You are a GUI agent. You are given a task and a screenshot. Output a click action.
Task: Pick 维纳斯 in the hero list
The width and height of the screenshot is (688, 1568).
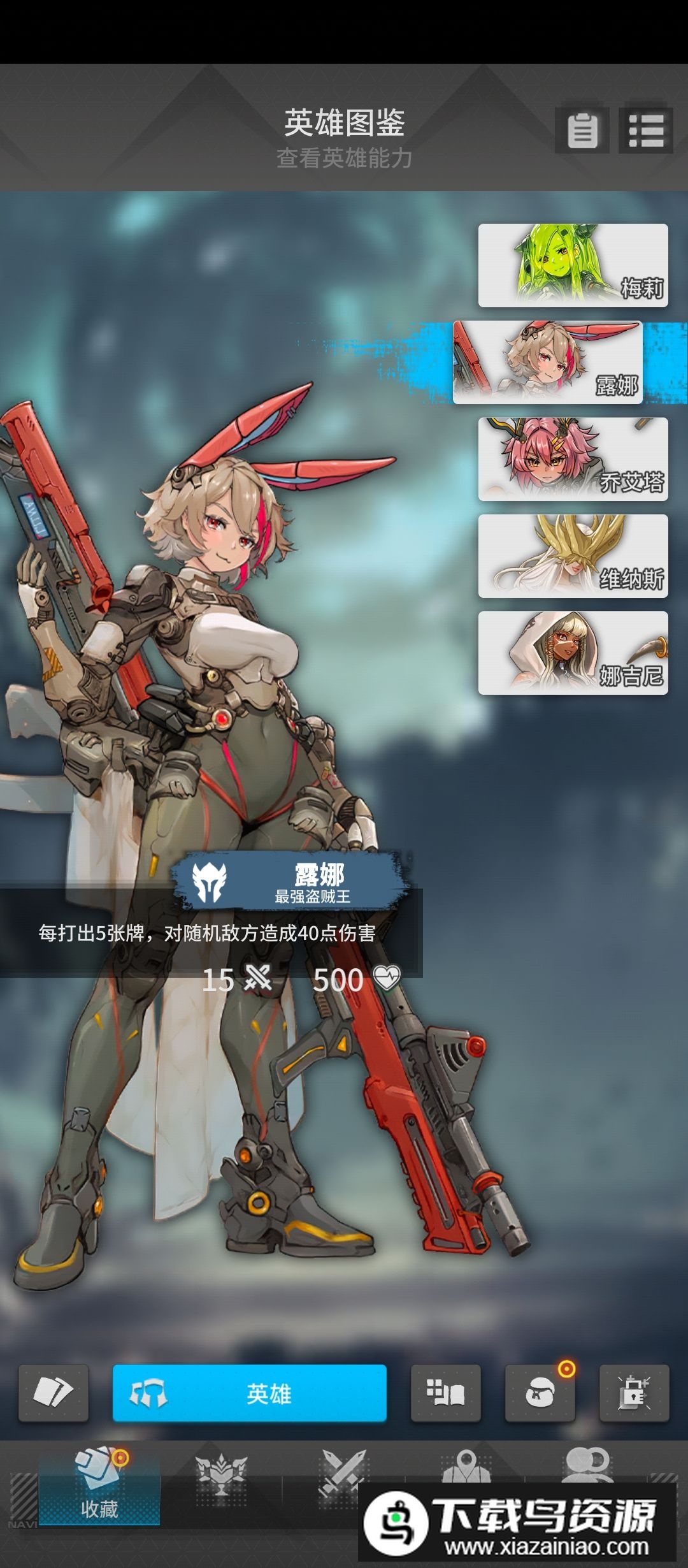(573, 556)
